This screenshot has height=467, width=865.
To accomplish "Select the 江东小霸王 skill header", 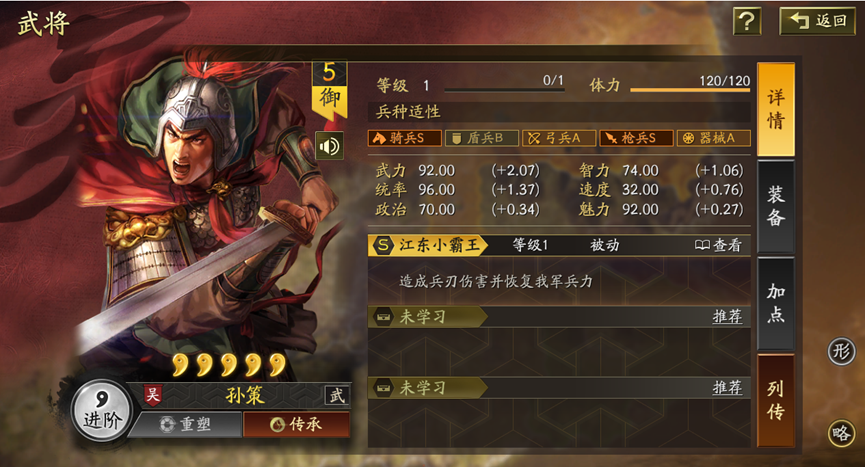I will coord(428,244).
